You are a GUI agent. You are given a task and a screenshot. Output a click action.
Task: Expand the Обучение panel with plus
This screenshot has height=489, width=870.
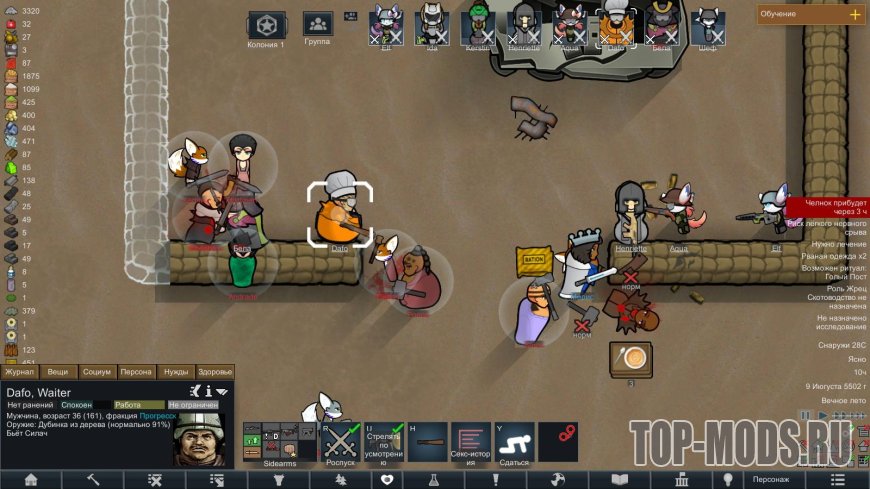(854, 14)
